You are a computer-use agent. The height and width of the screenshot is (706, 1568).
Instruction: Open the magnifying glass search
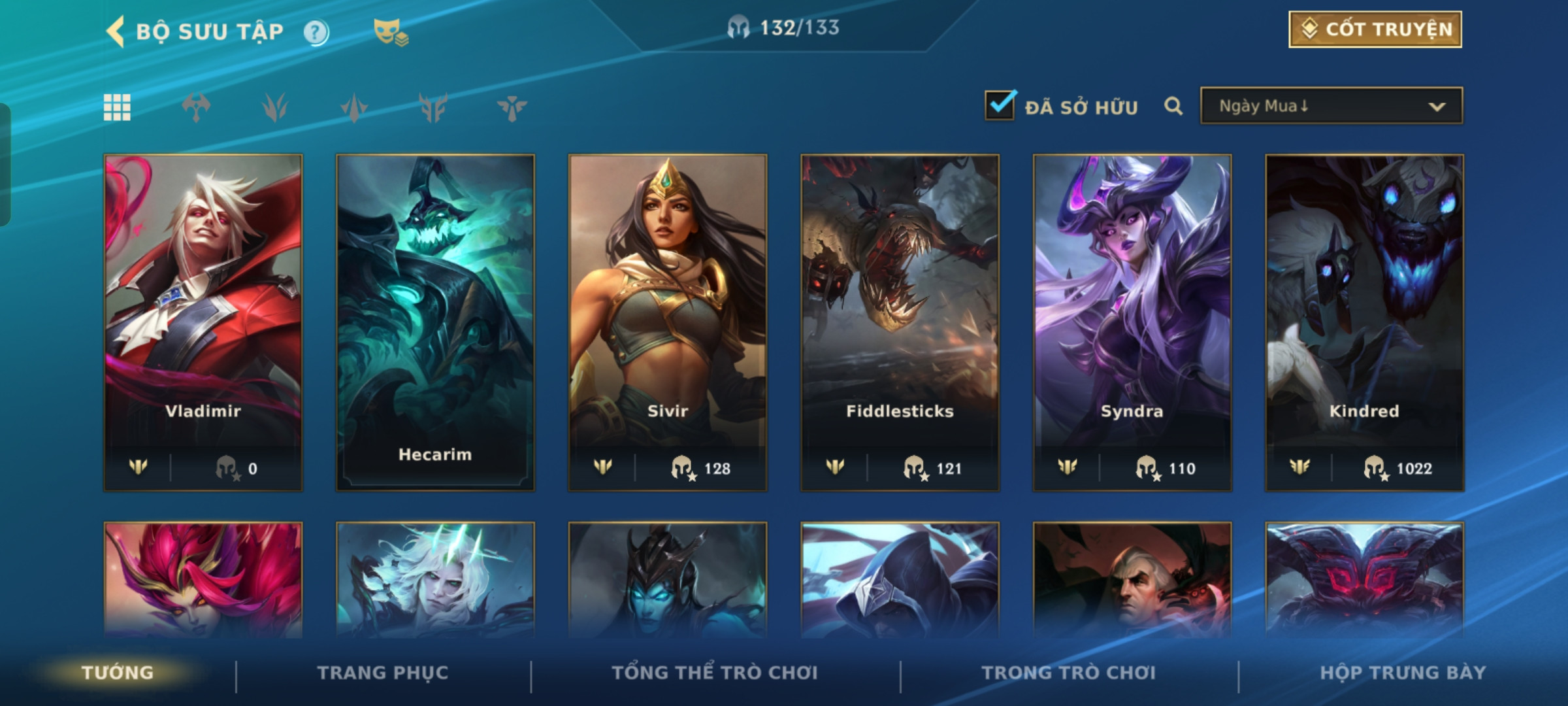tap(1173, 106)
